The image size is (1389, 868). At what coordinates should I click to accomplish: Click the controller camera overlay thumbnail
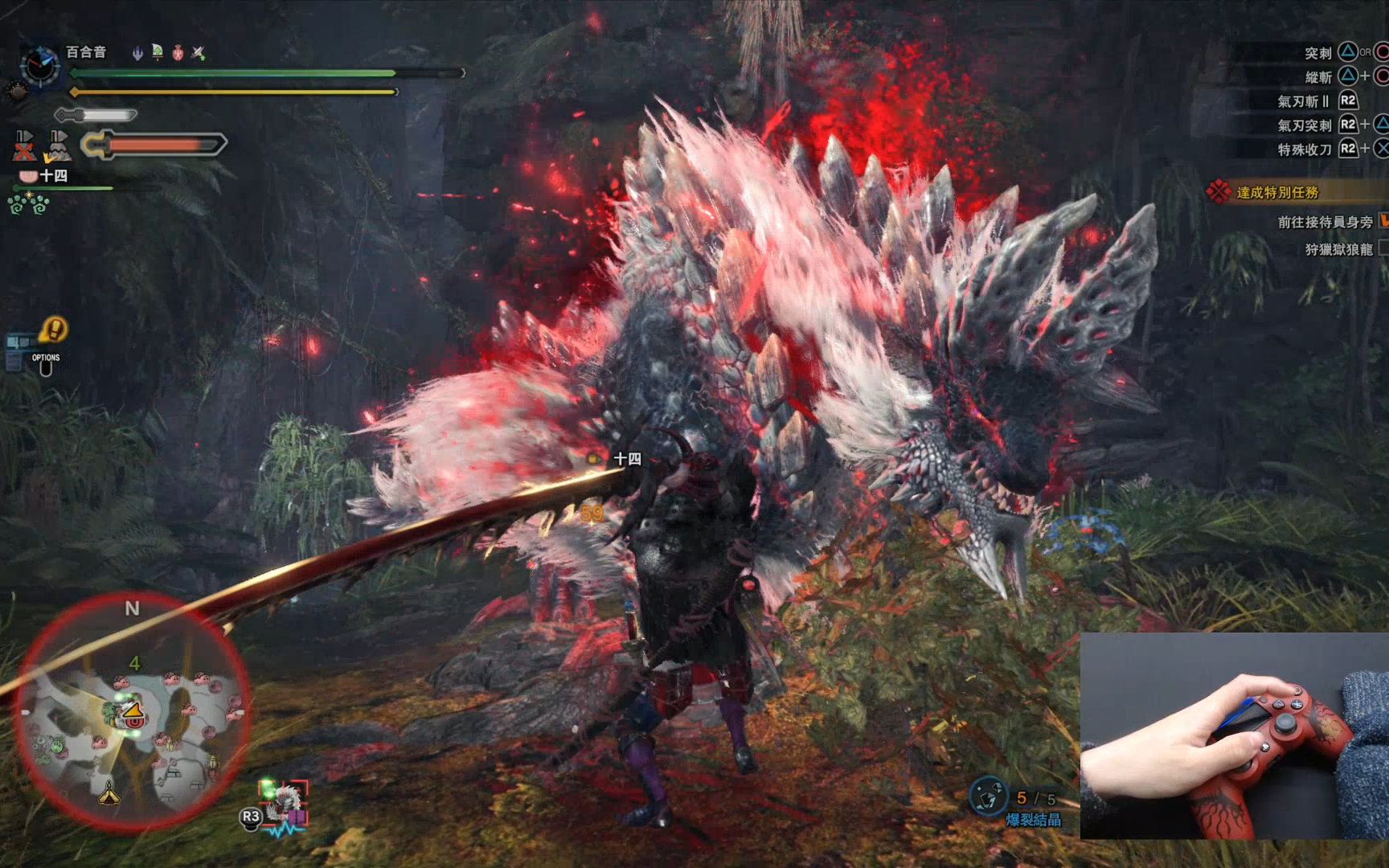click(1234, 735)
